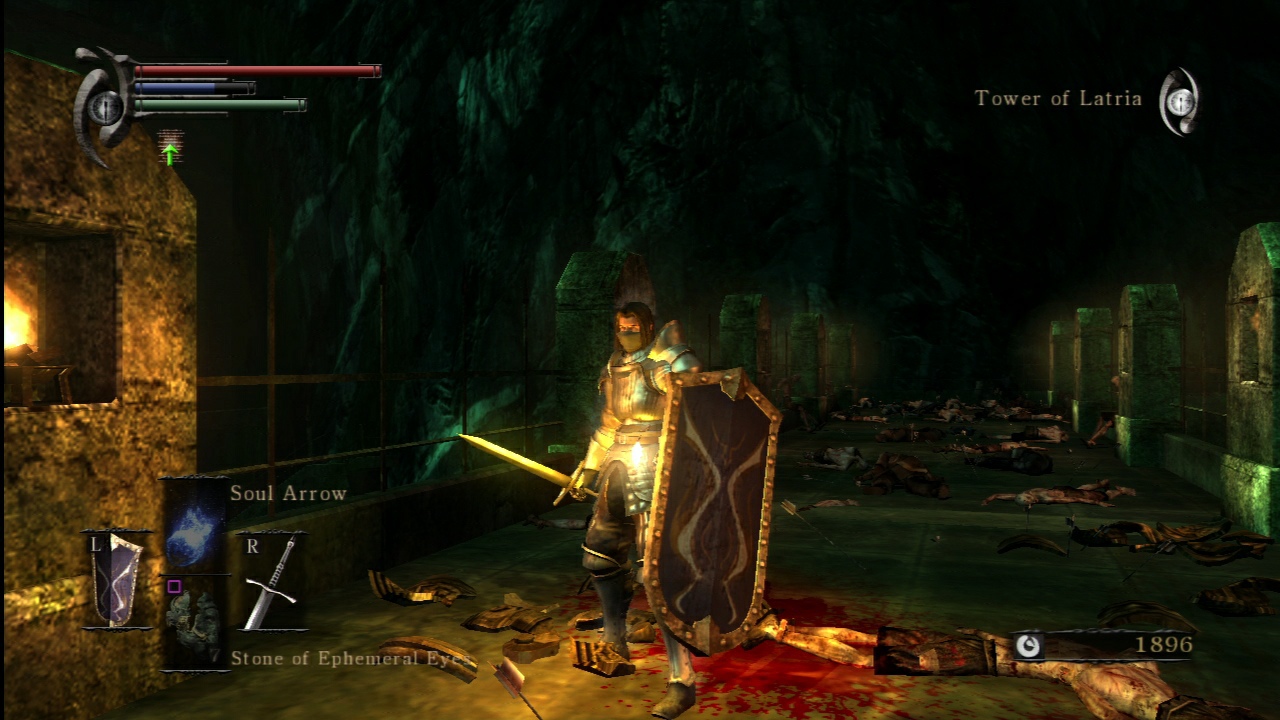Click the R hand indicator letter
The width and height of the screenshot is (1280, 720).
[x=251, y=545]
